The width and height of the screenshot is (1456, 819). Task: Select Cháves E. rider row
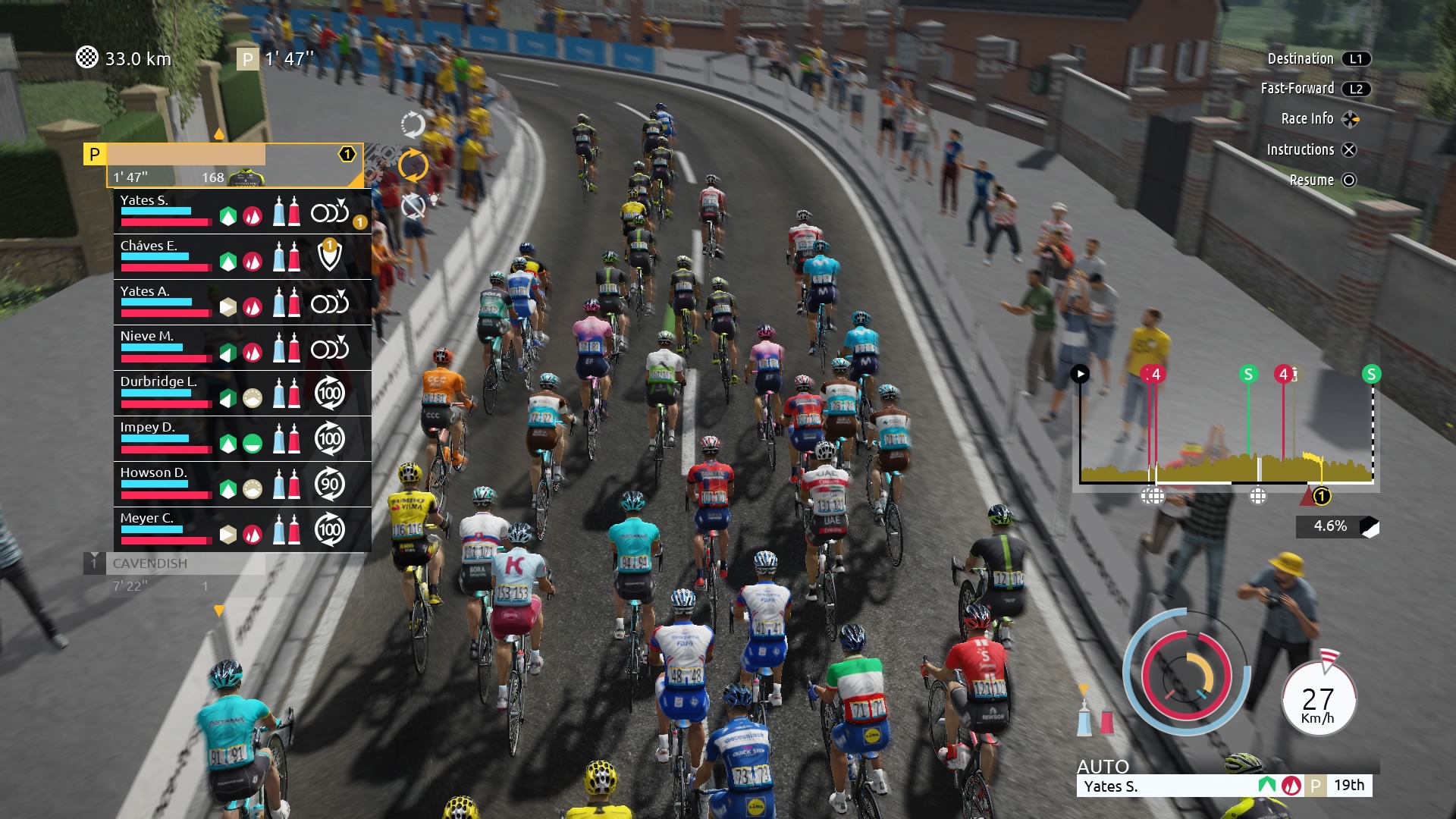pyautogui.click(x=167, y=256)
